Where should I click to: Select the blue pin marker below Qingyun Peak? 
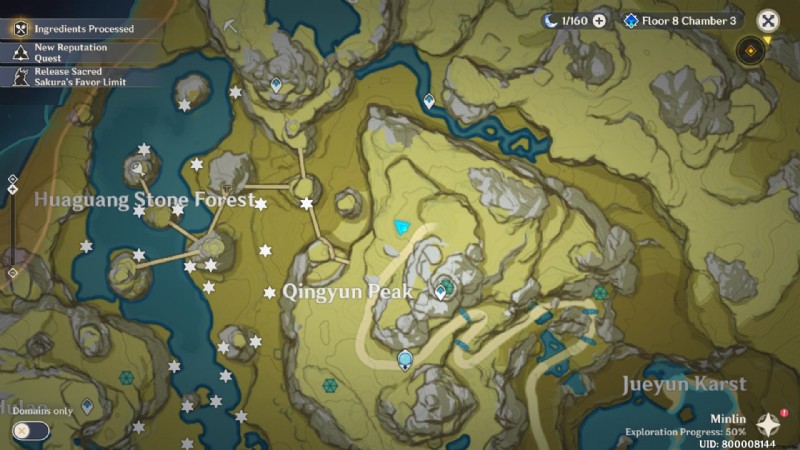click(405, 360)
